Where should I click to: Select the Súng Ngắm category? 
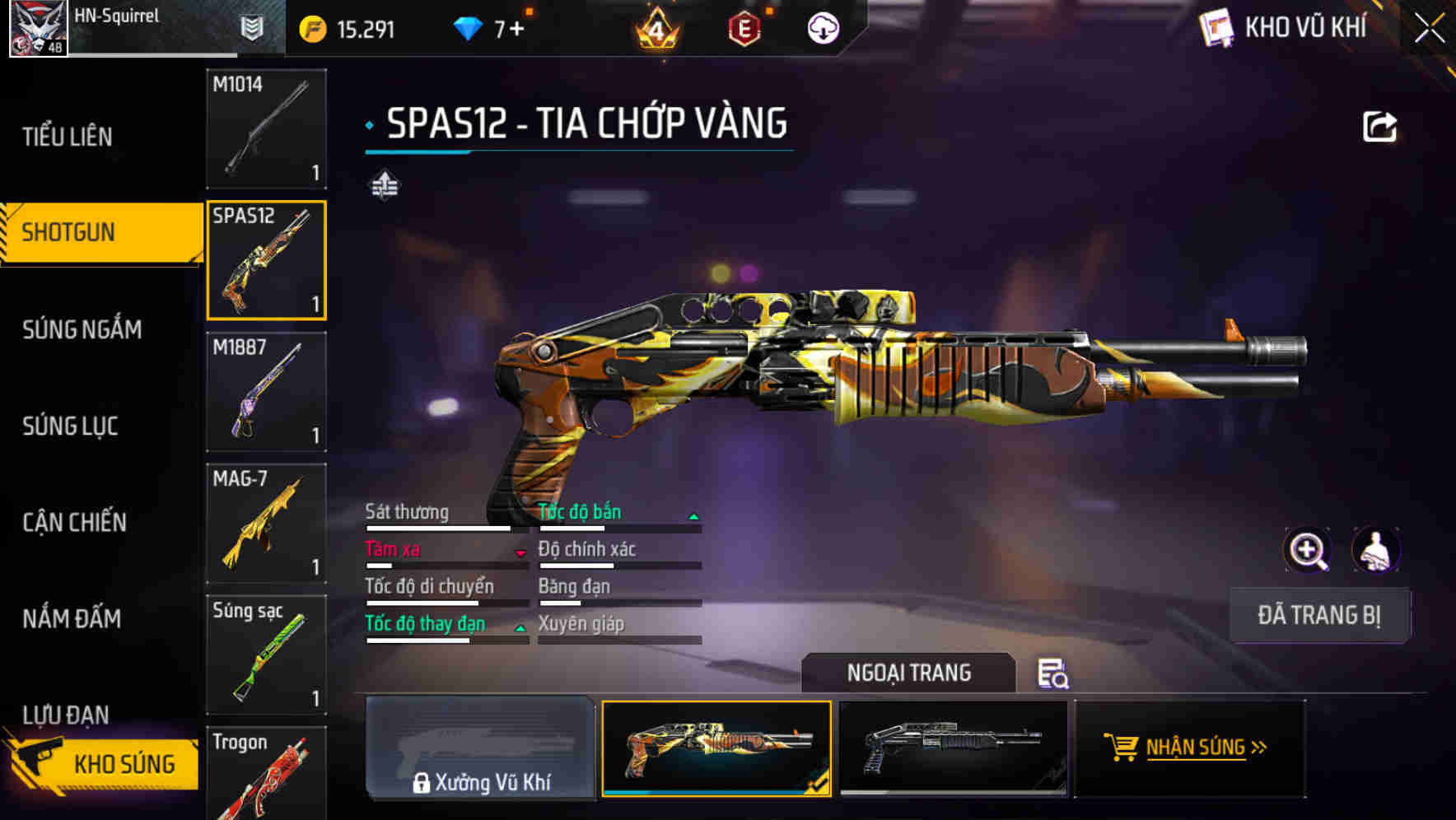click(x=82, y=329)
